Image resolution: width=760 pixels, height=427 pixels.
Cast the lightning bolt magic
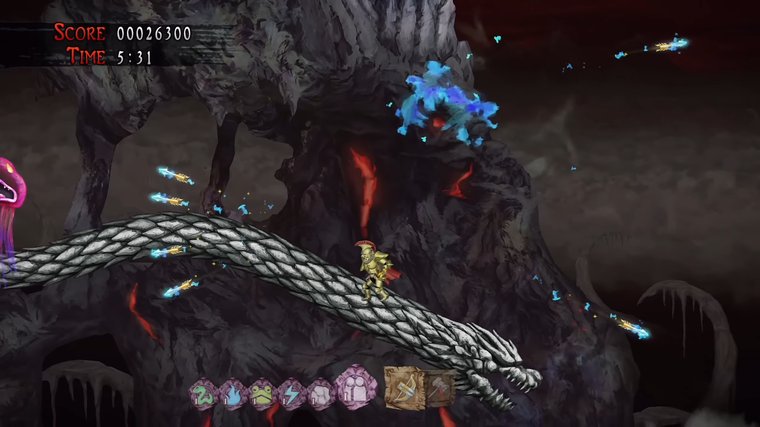291,392
